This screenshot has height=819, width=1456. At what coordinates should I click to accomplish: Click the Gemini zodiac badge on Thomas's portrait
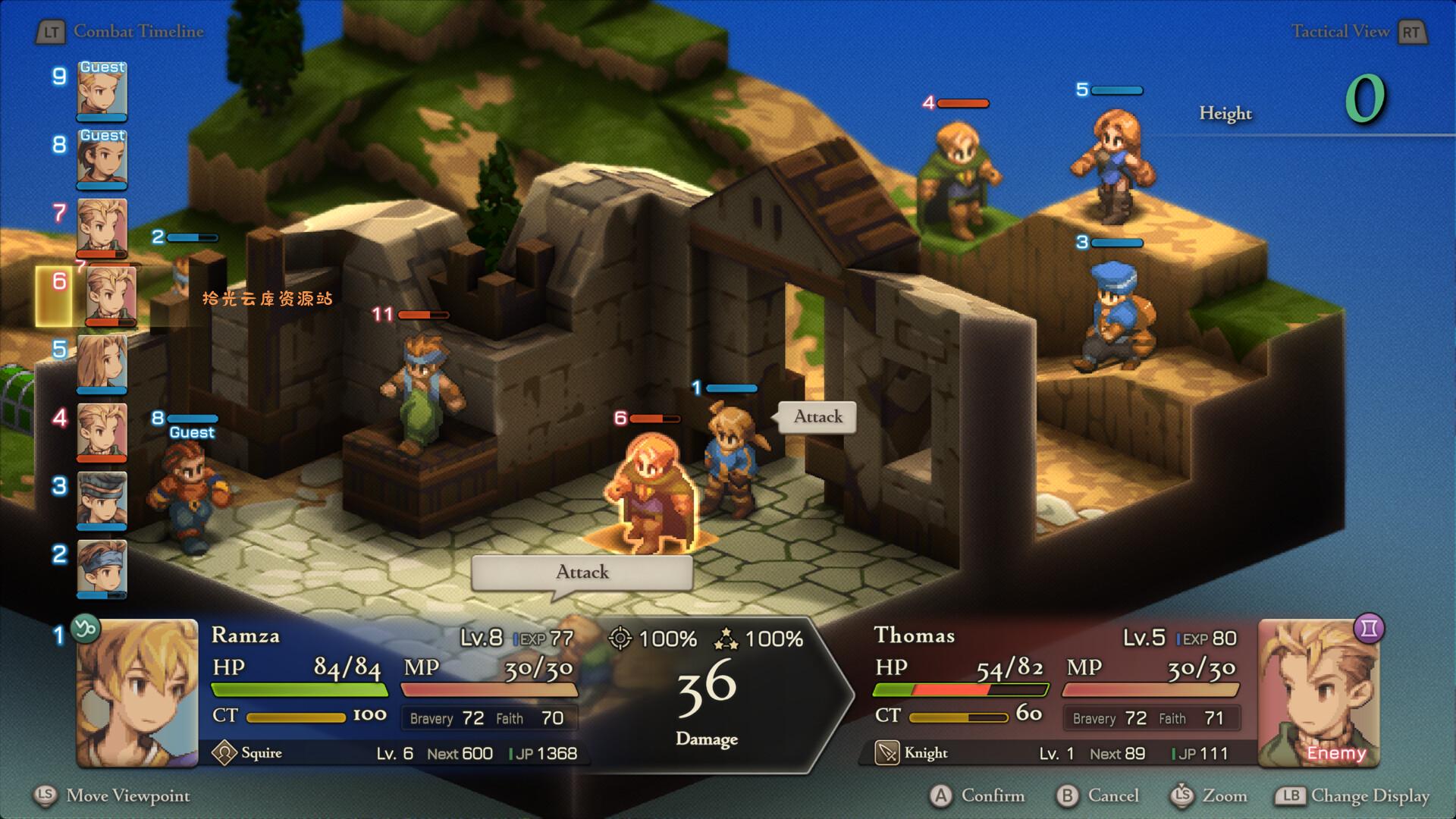click(1369, 629)
